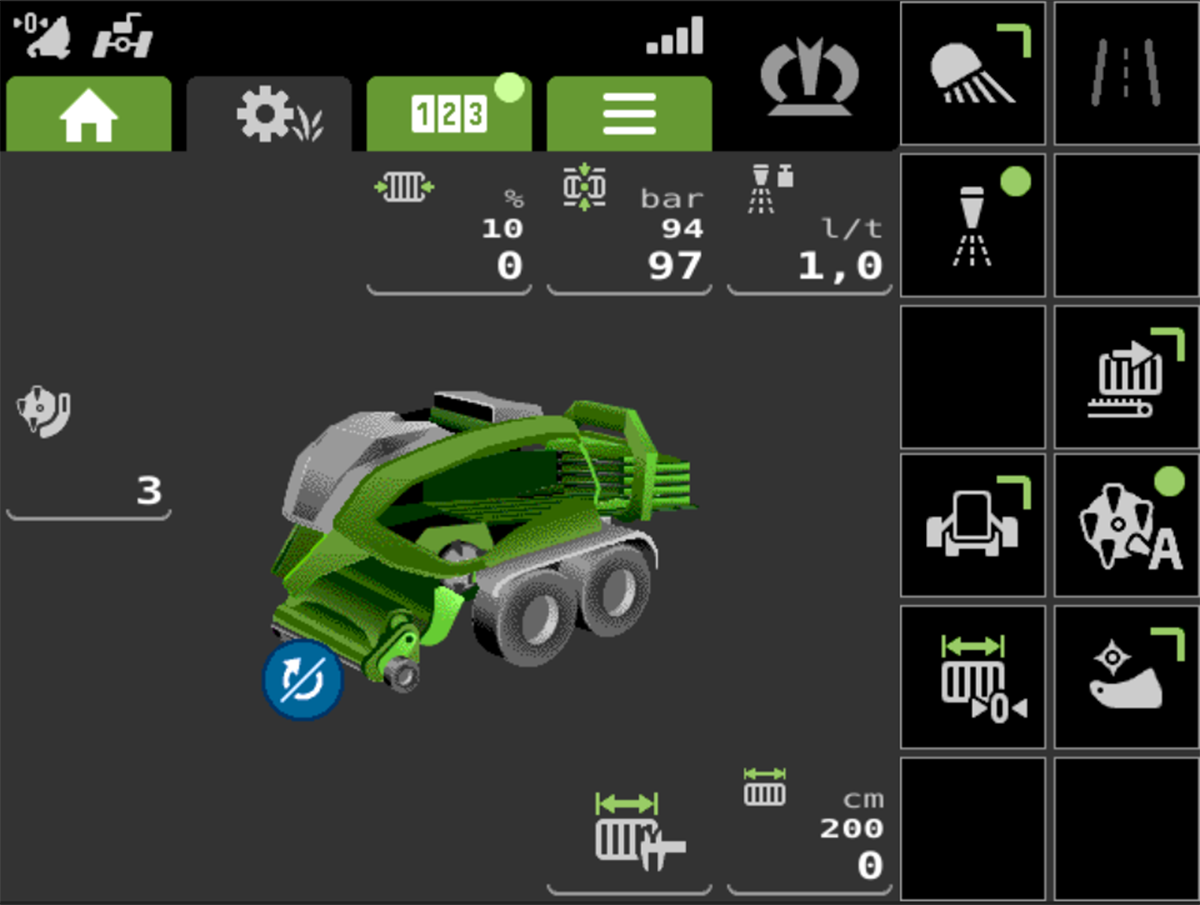Edit the bar pressure value field
1200x905 pixels.
click(629, 235)
